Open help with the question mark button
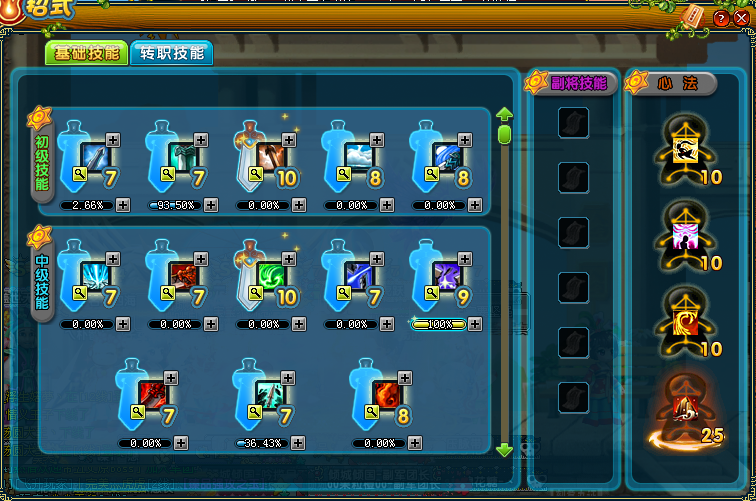756x501 pixels. pyautogui.click(x=720, y=19)
